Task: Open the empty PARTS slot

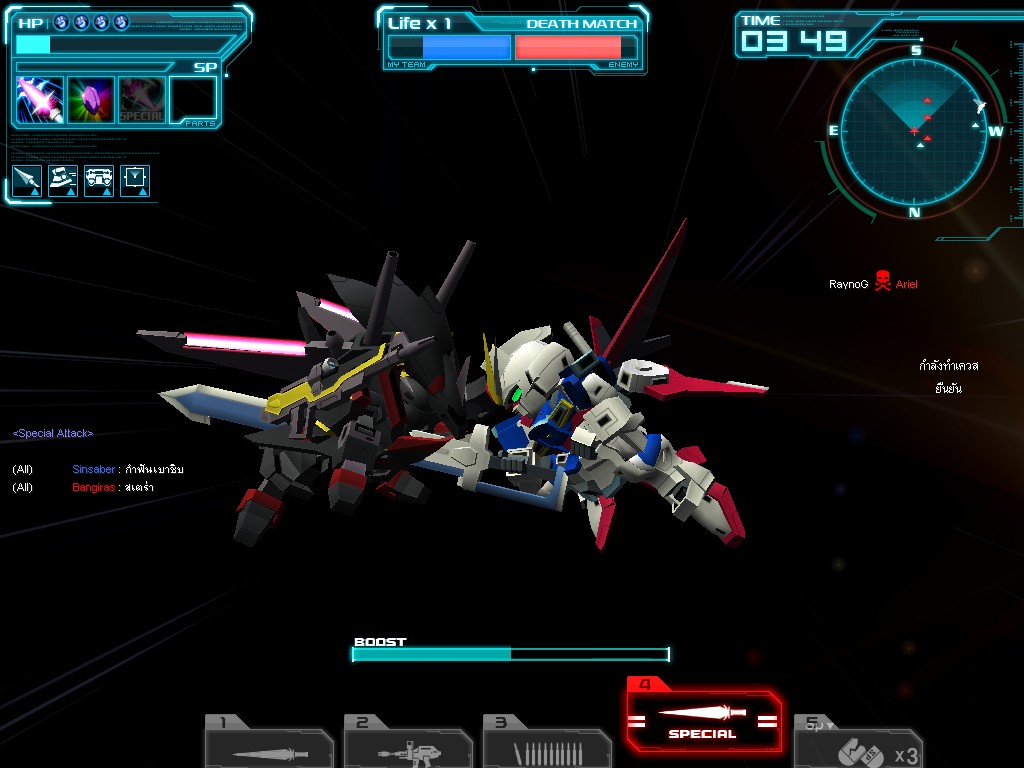Action: pos(193,100)
